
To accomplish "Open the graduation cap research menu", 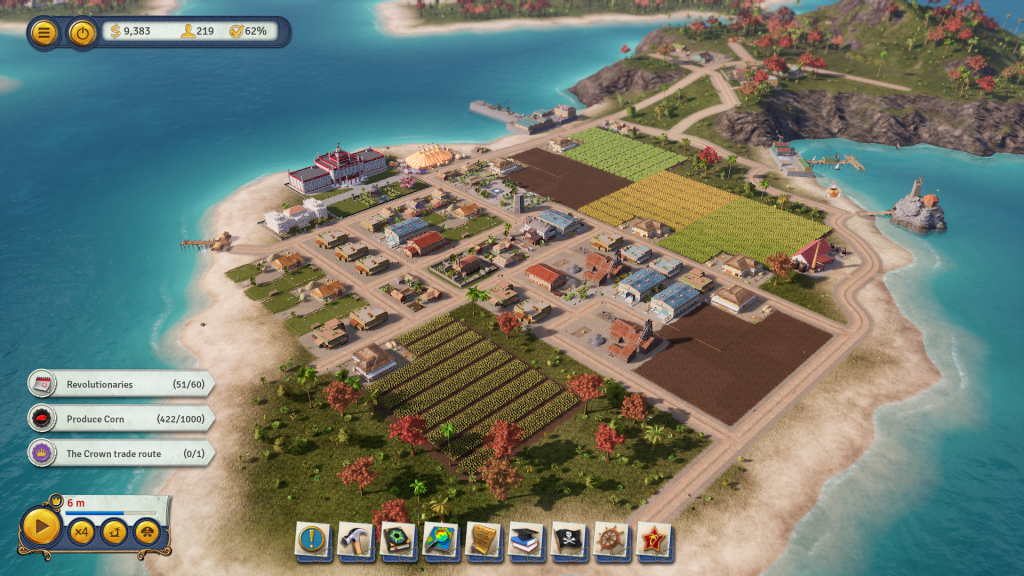I will point(526,540).
